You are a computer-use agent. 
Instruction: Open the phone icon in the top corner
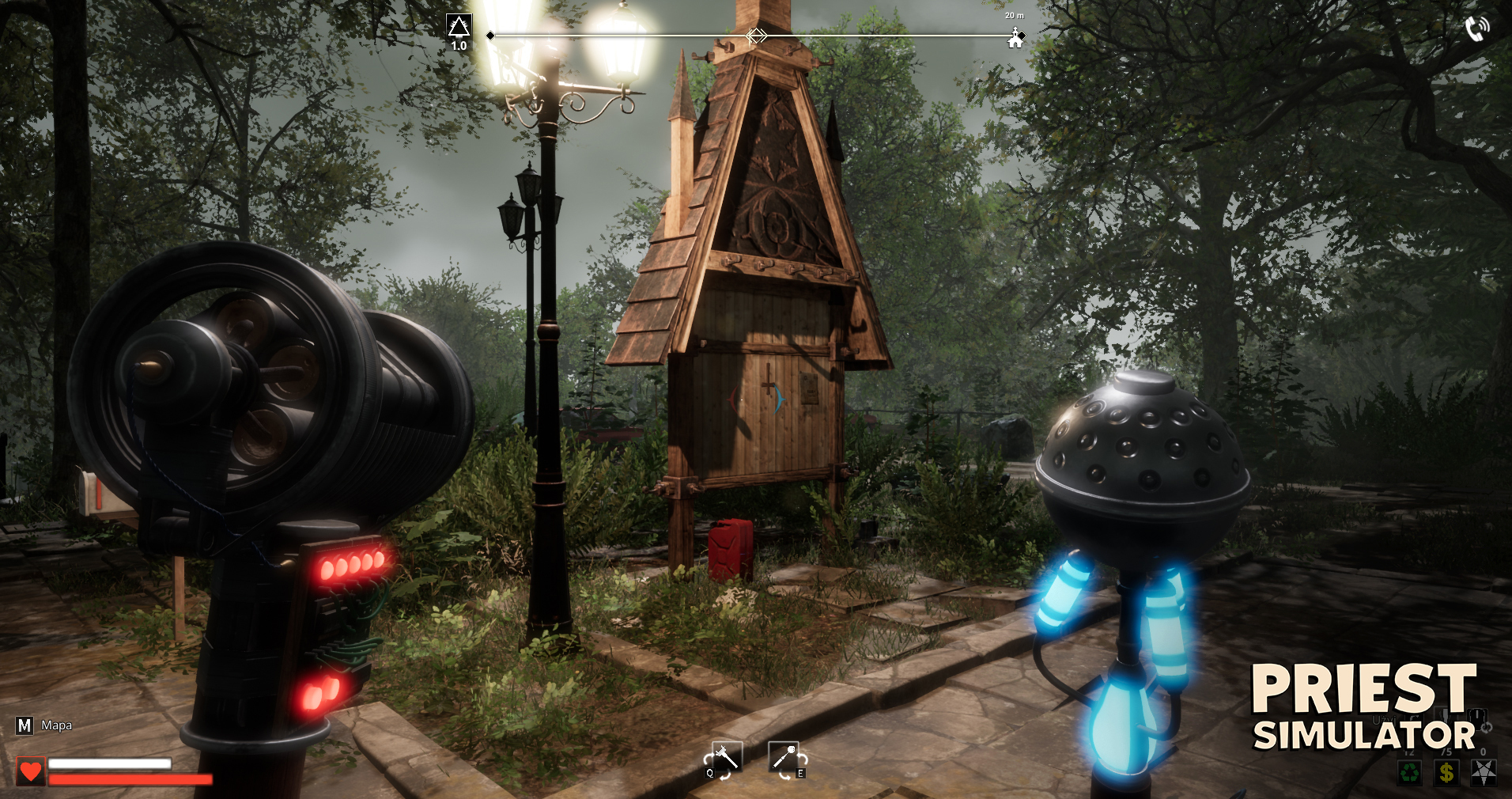(x=1476, y=28)
